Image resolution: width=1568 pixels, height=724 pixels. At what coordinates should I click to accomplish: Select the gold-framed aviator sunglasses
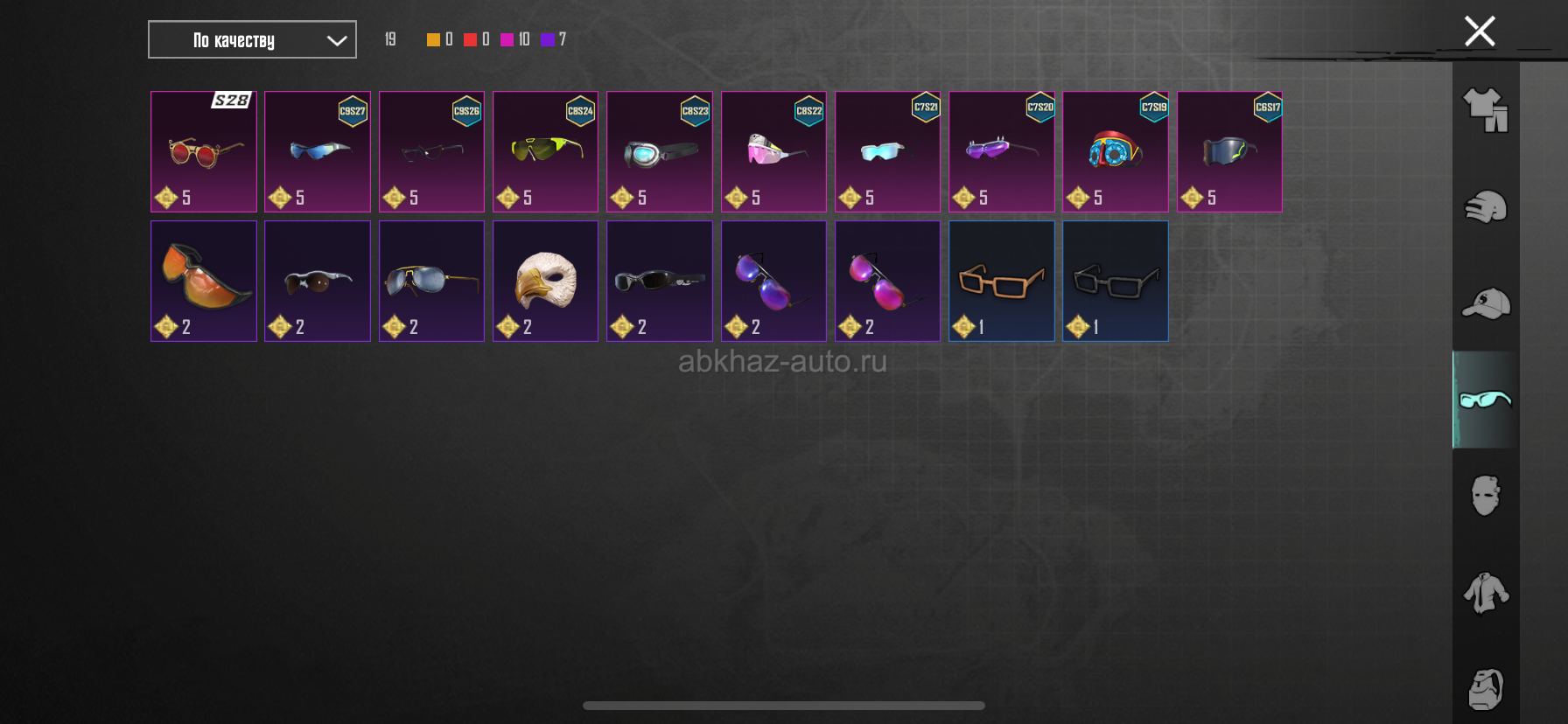click(x=431, y=281)
